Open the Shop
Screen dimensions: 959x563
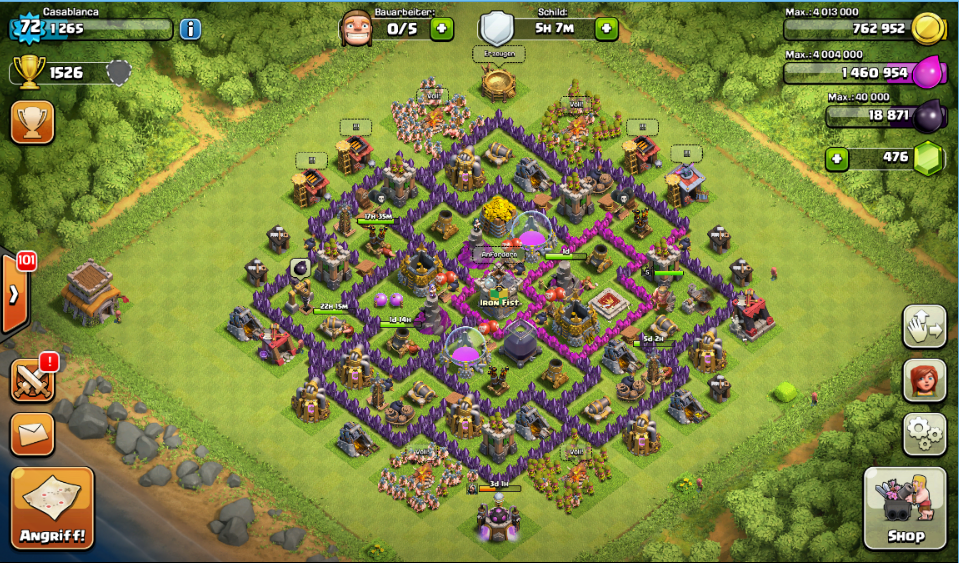coord(904,508)
